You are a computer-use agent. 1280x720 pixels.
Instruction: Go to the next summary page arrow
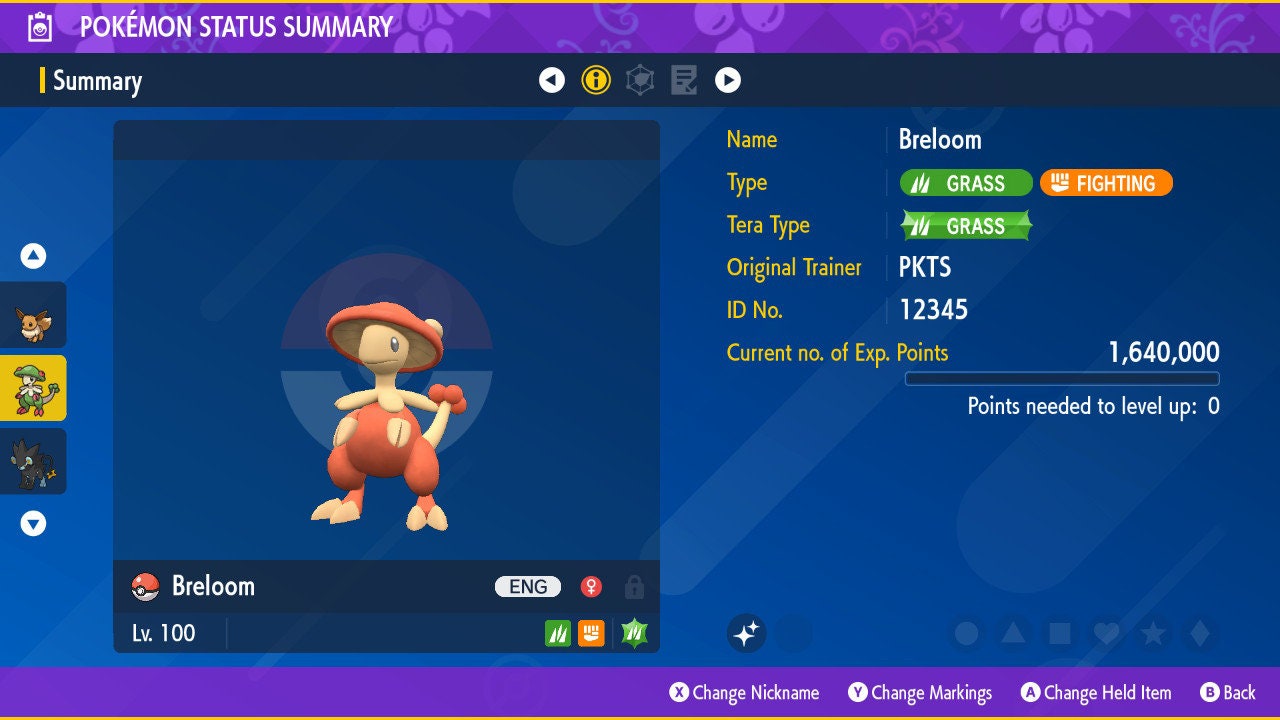click(x=728, y=80)
